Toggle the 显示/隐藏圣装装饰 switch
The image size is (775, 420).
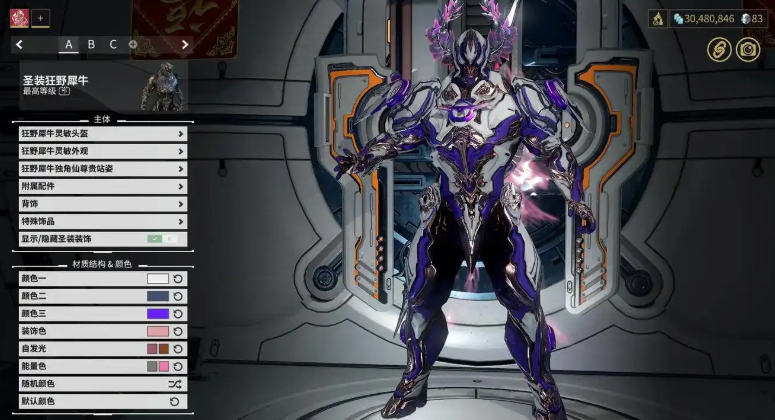tap(161, 239)
